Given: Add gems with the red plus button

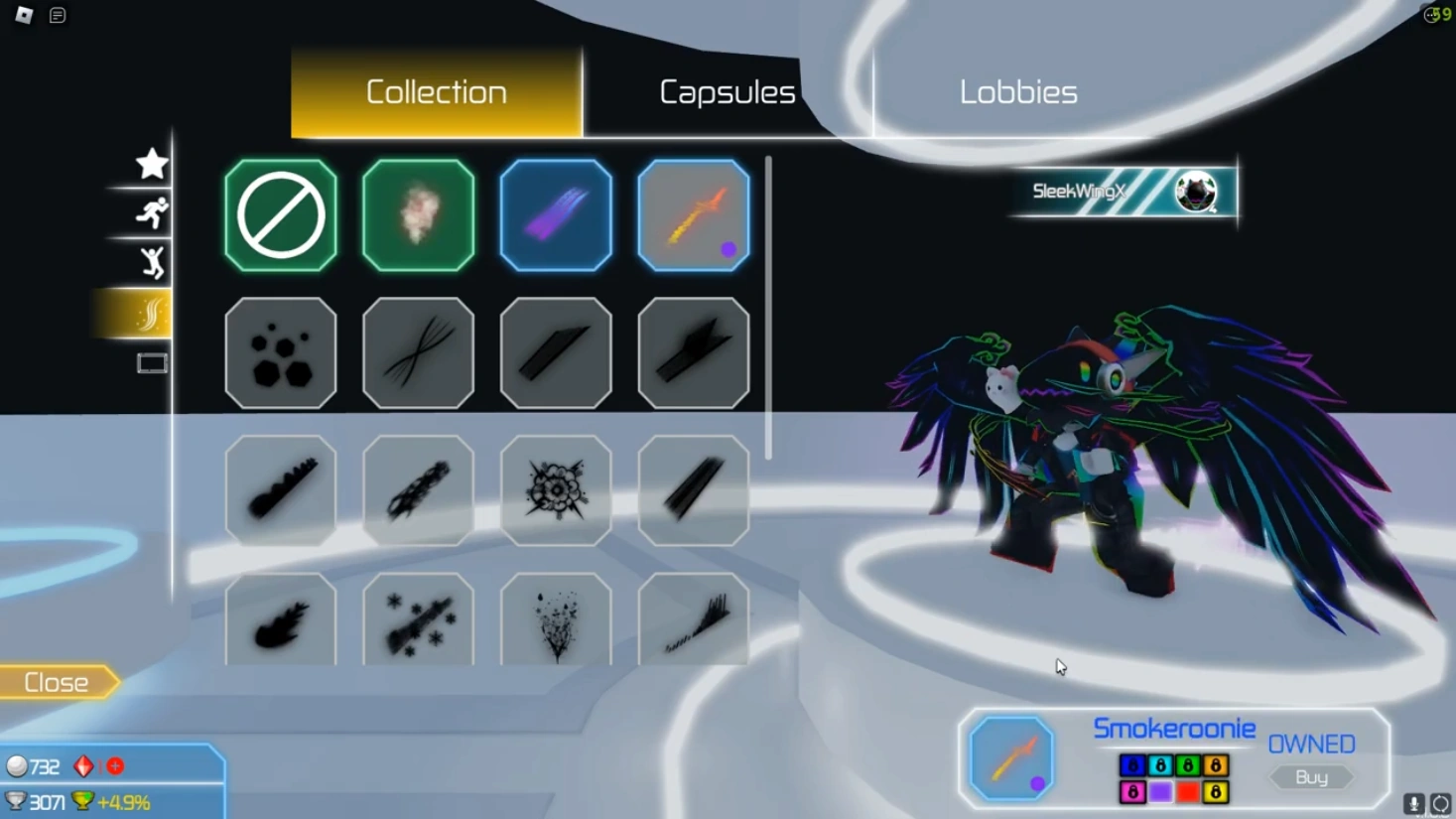Looking at the screenshot, I should (115, 766).
